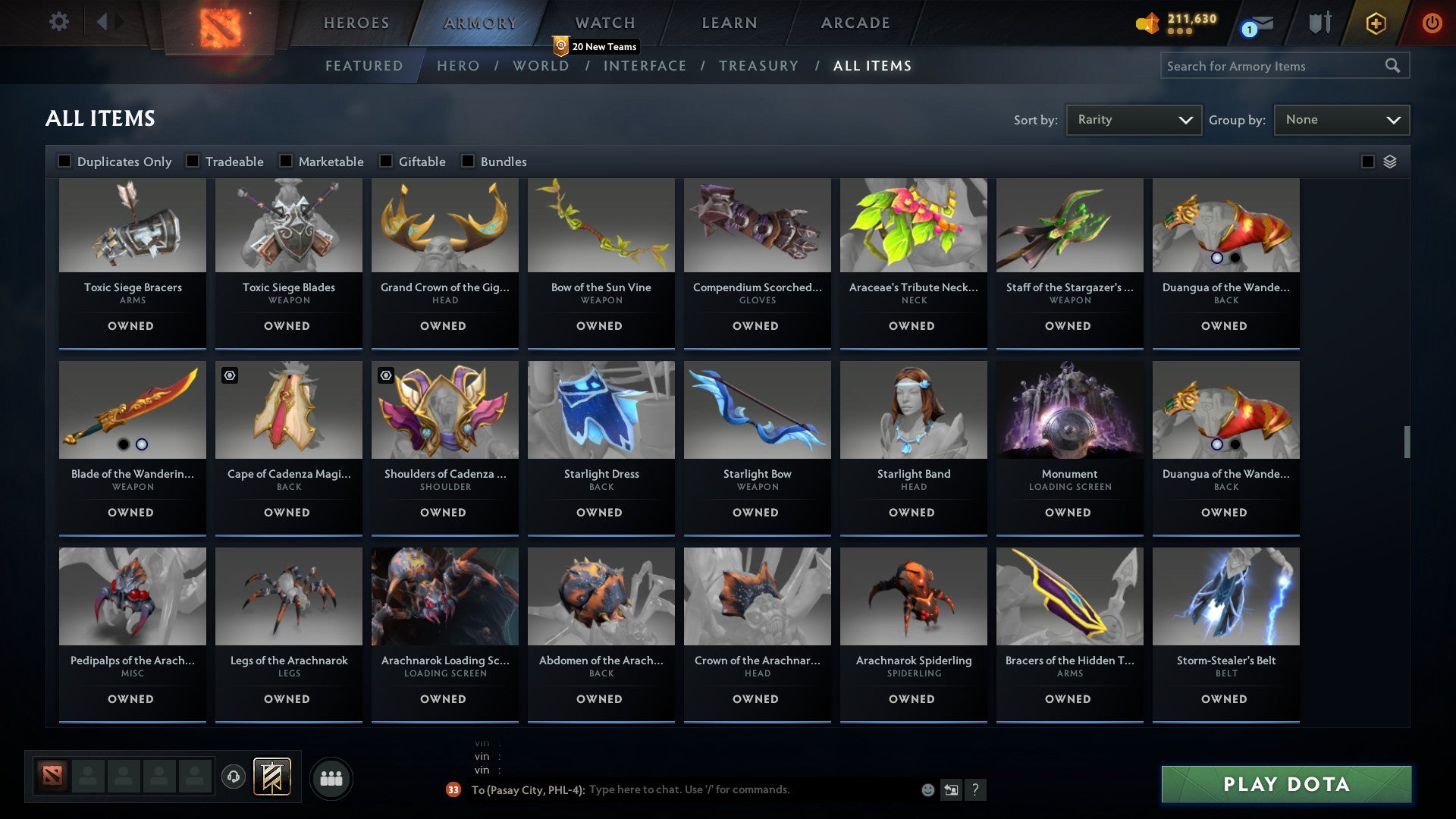Click the voice chat headset icon

click(233, 777)
